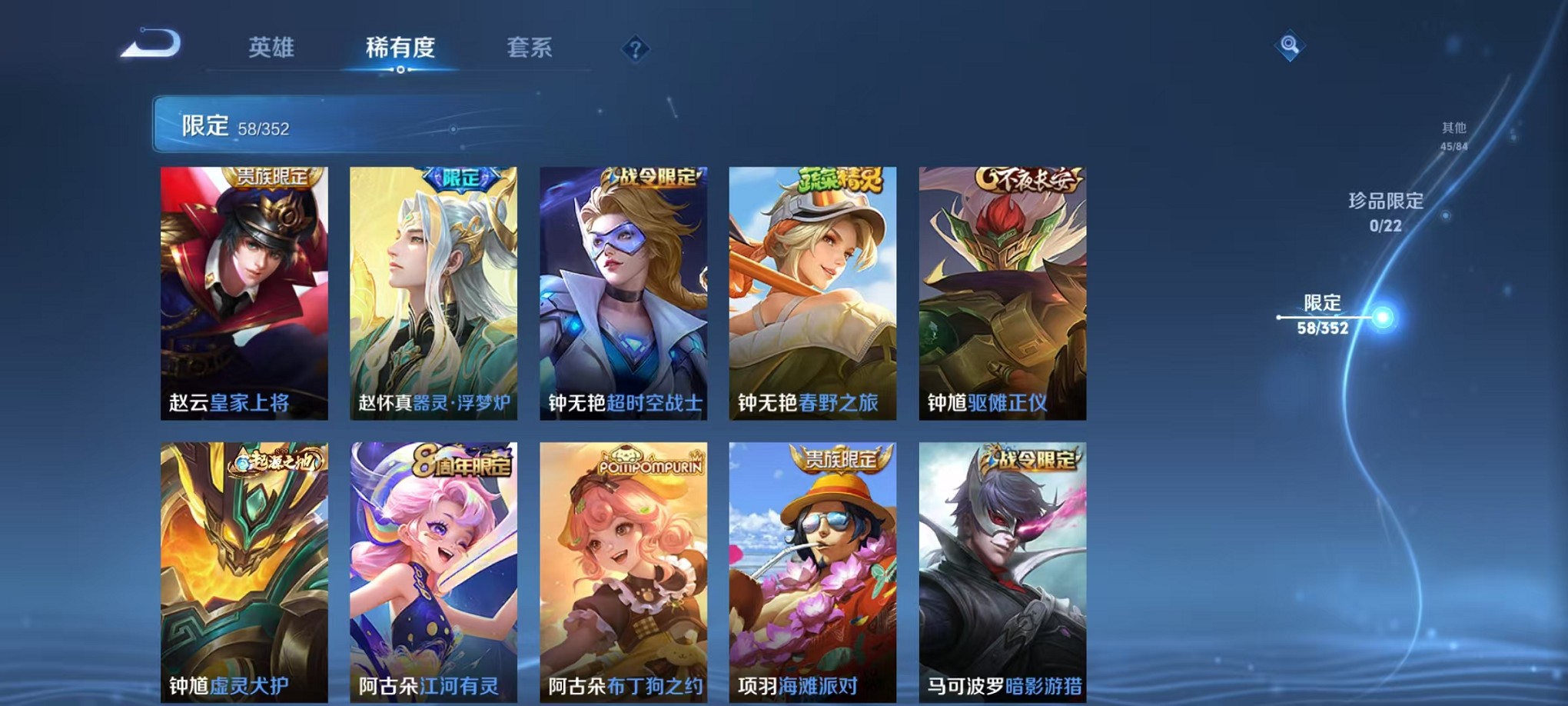Click the 战令限定 badge on 钟无艳's skin card
The image size is (1568, 706).
click(649, 178)
